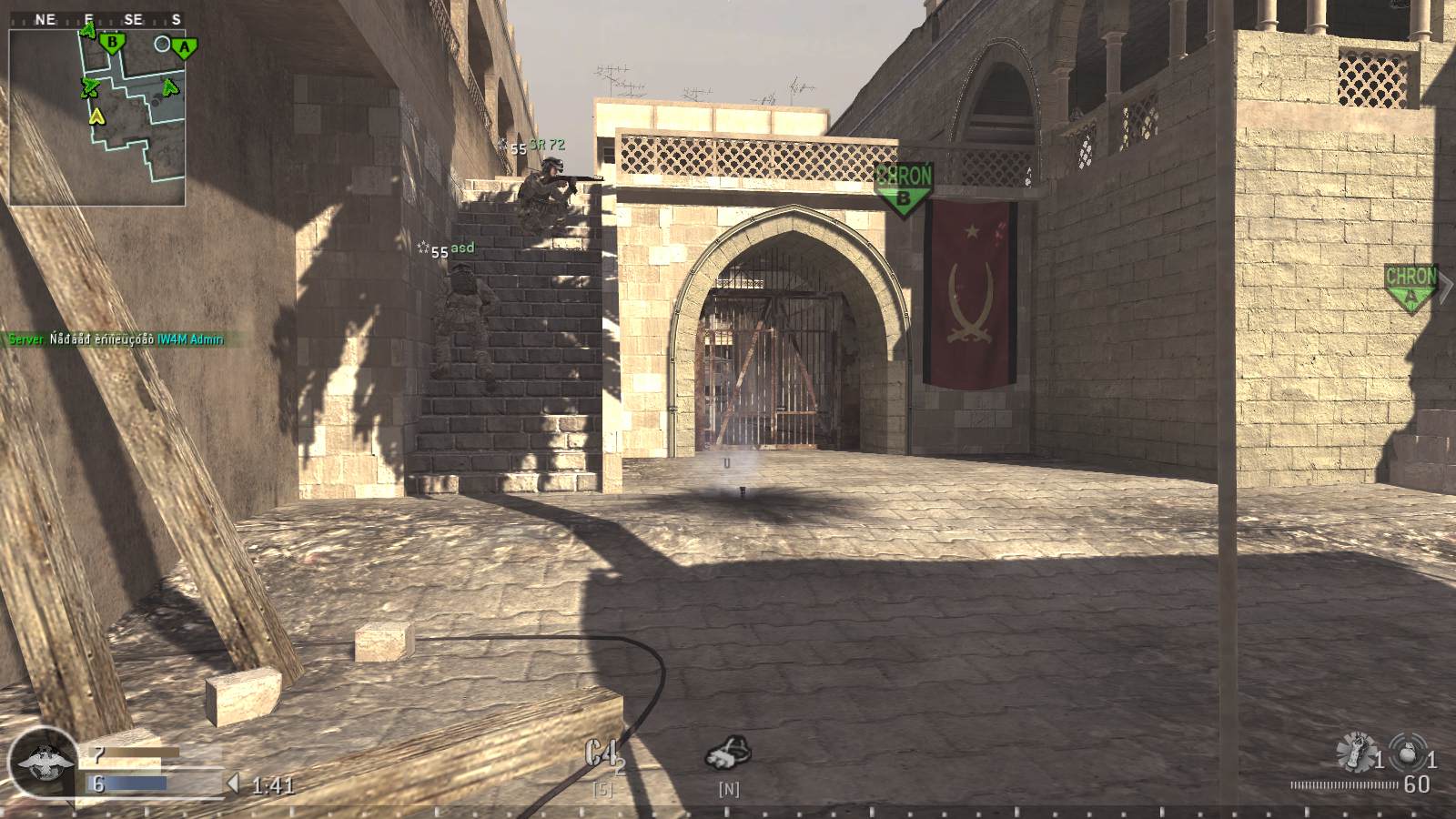
Task: Click the arrow left of the 1:41 timer
Action: point(232,782)
